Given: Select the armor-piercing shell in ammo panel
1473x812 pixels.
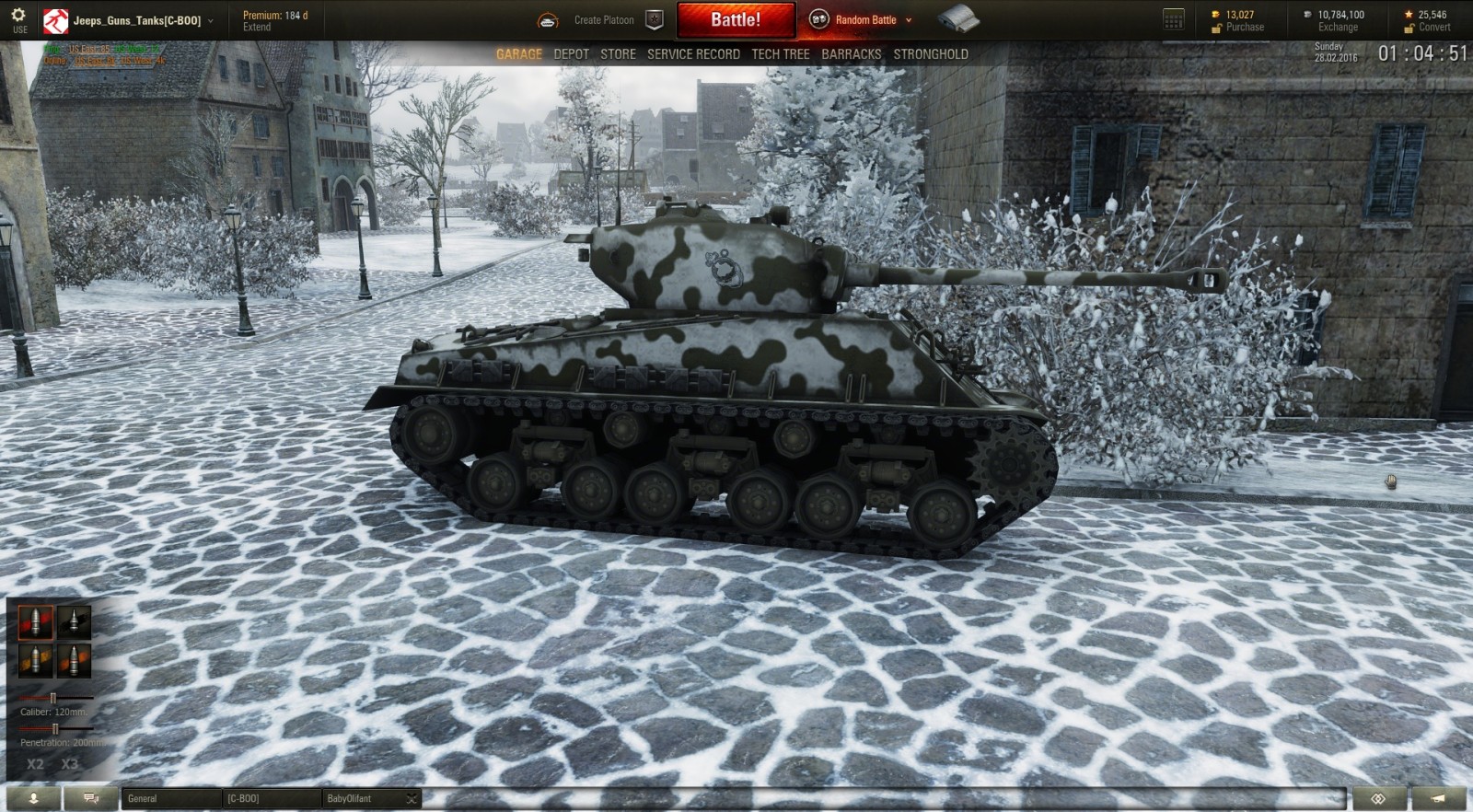Looking at the screenshot, I should (x=35, y=621).
